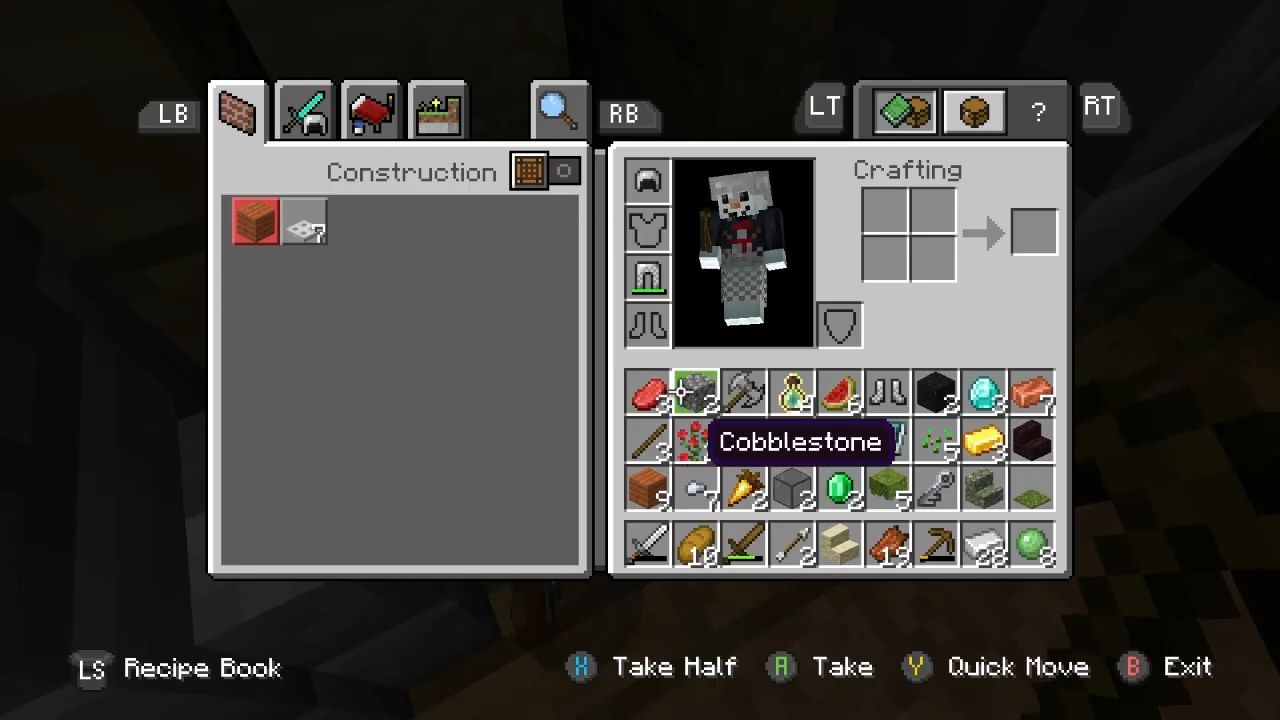Select the bread stack in the hotbar

(x=696, y=546)
